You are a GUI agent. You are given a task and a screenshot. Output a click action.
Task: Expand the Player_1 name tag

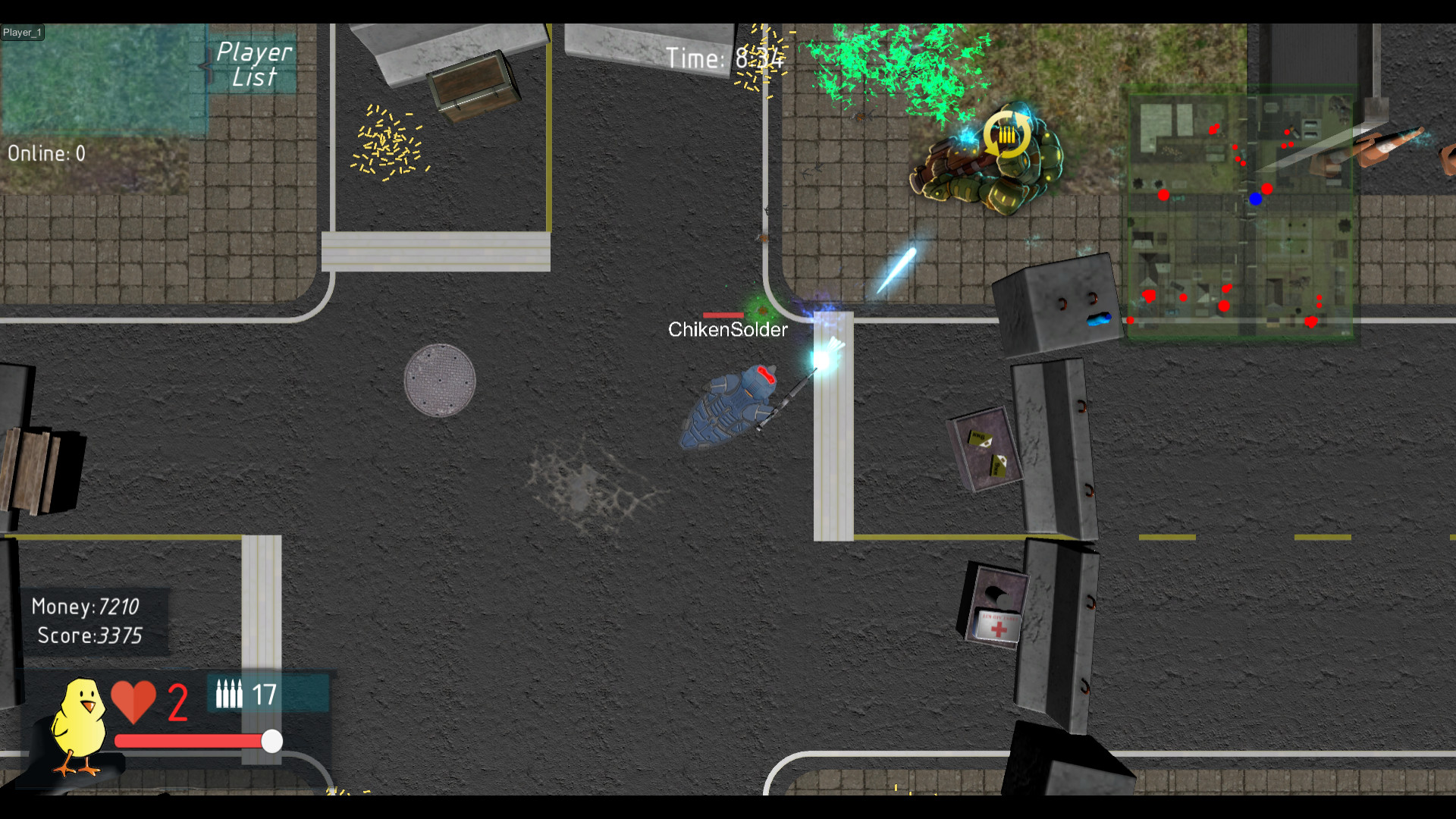(x=23, y=32)
